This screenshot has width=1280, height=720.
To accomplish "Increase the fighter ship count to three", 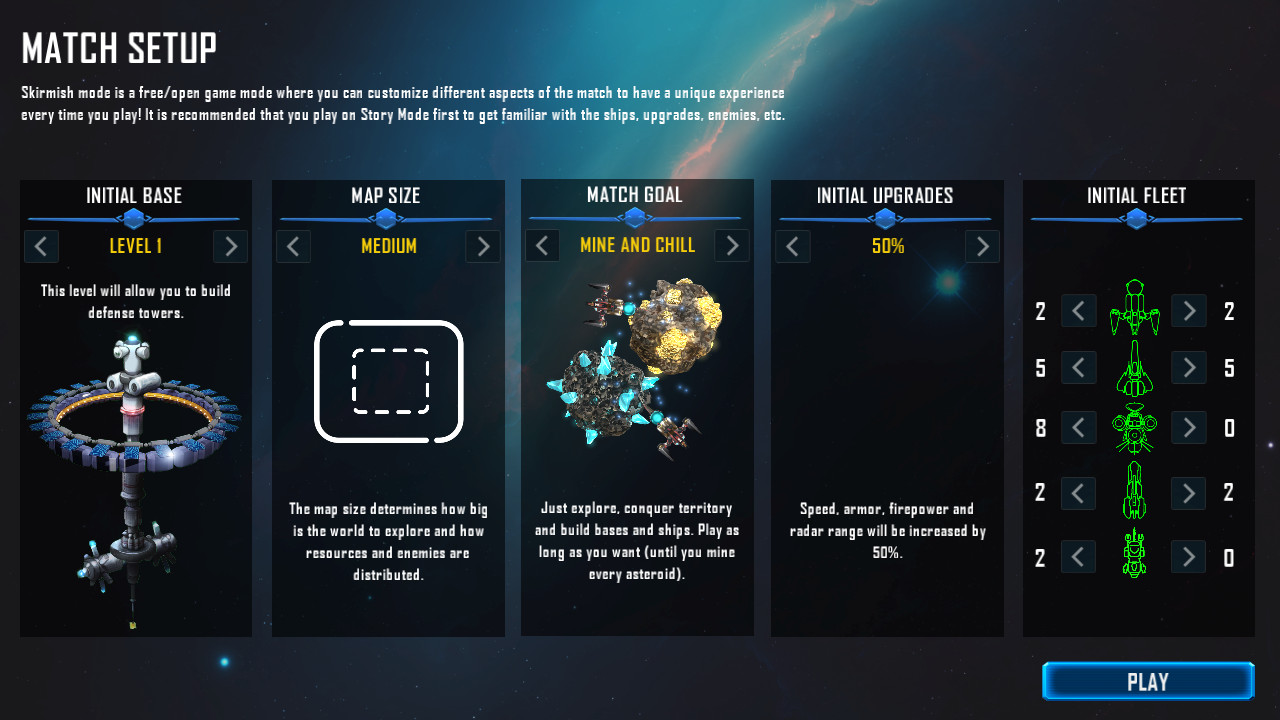I will click(x=1188, y=311).
